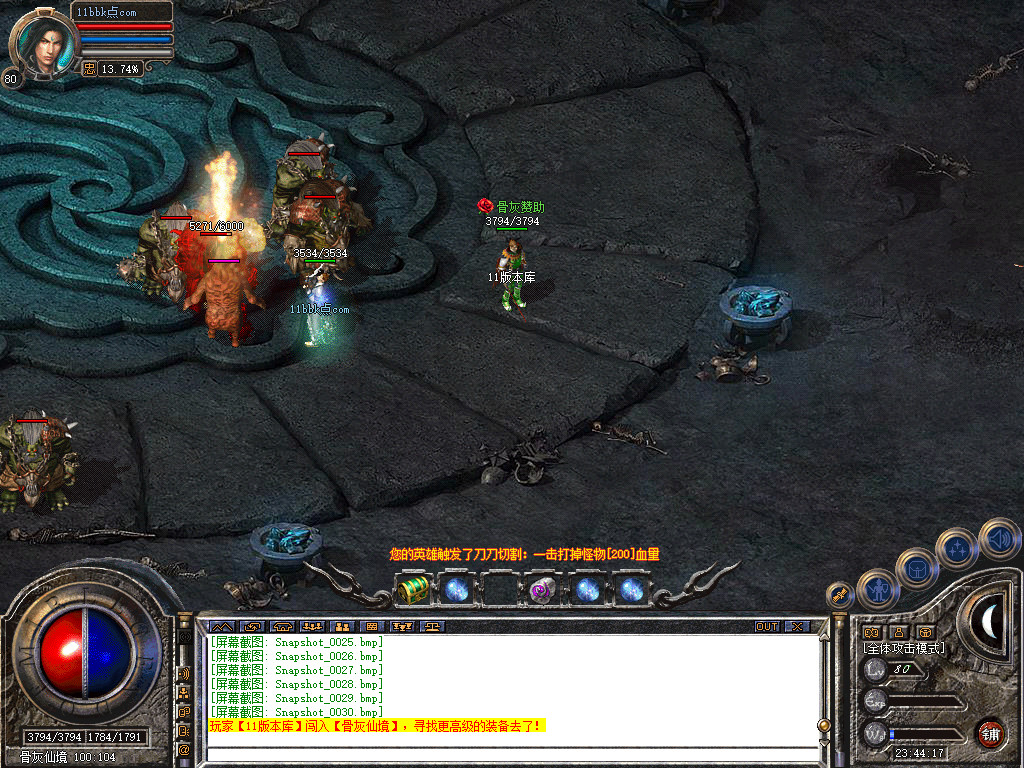Click the small @ button beside the chat
This screenshot has height=768, width=1024.
coord(184,749)
